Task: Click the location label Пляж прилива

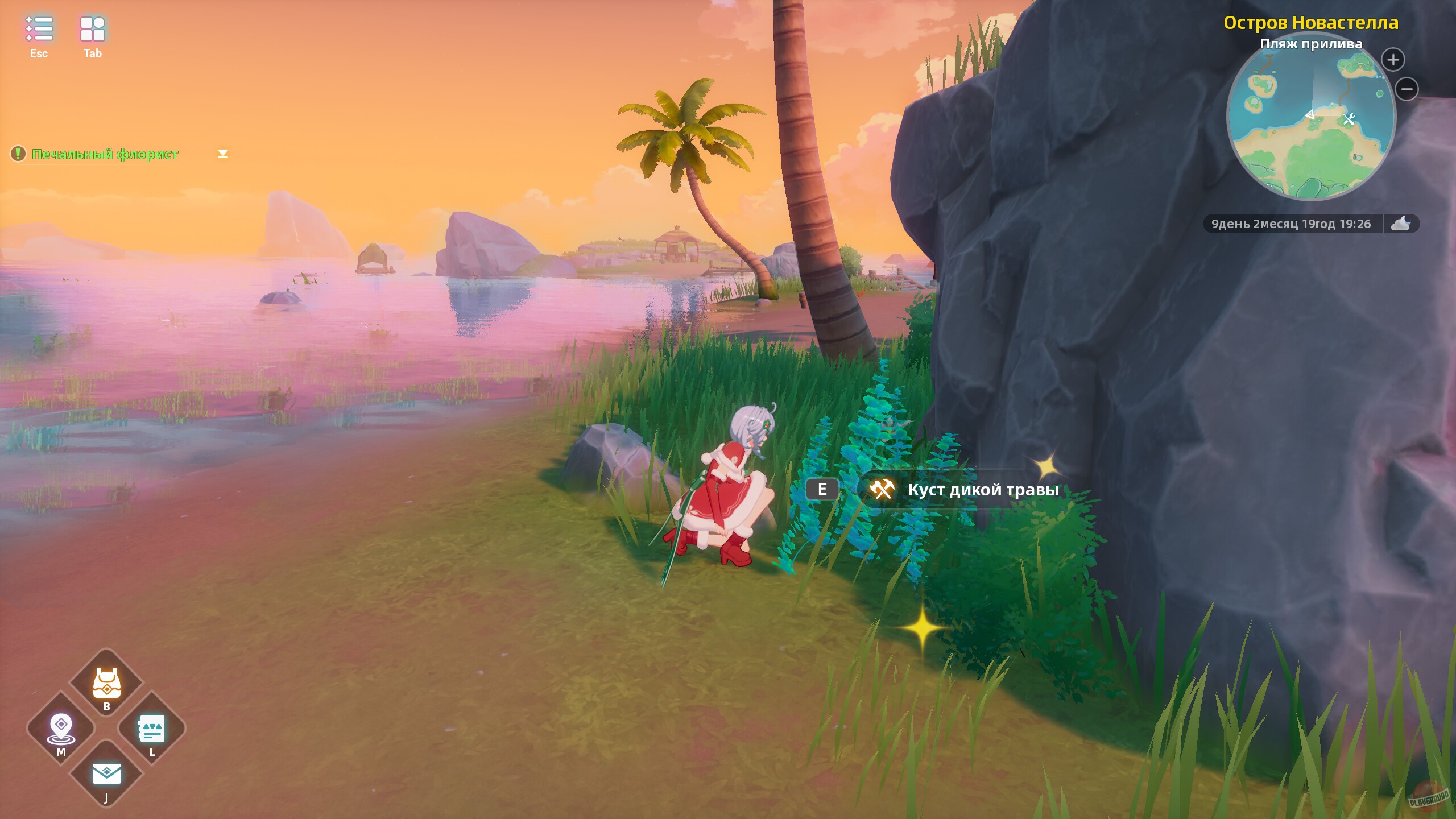Action: [x=1312, y=43]
